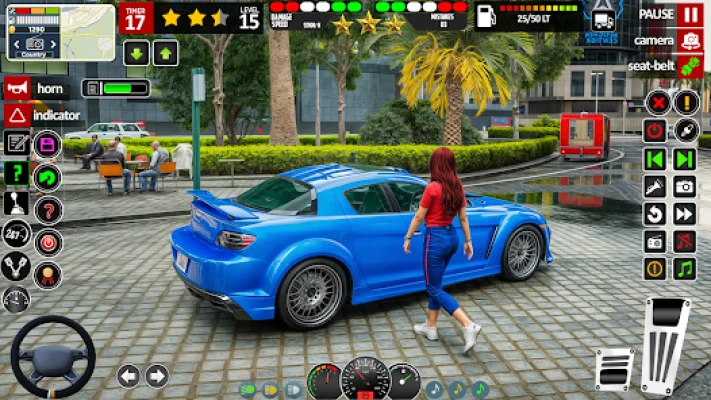Honk the horn
Image resolution: width=711 pixels, height=400 pixels.
(x=16, y=88)
